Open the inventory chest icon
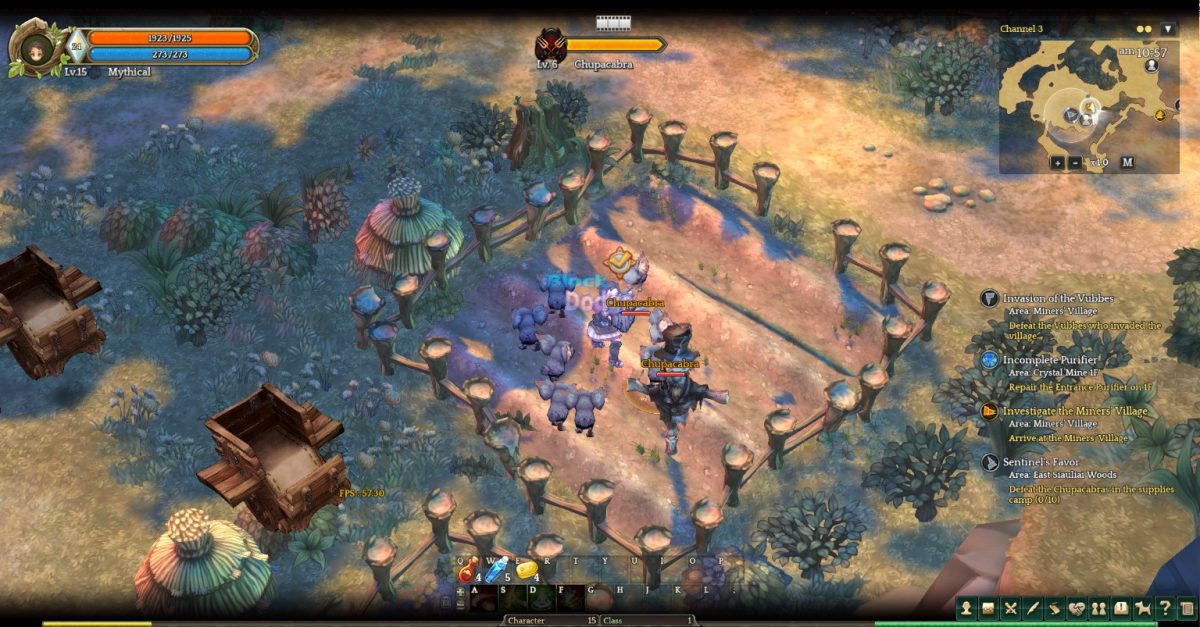The image size is (1200, 627). 988,608
